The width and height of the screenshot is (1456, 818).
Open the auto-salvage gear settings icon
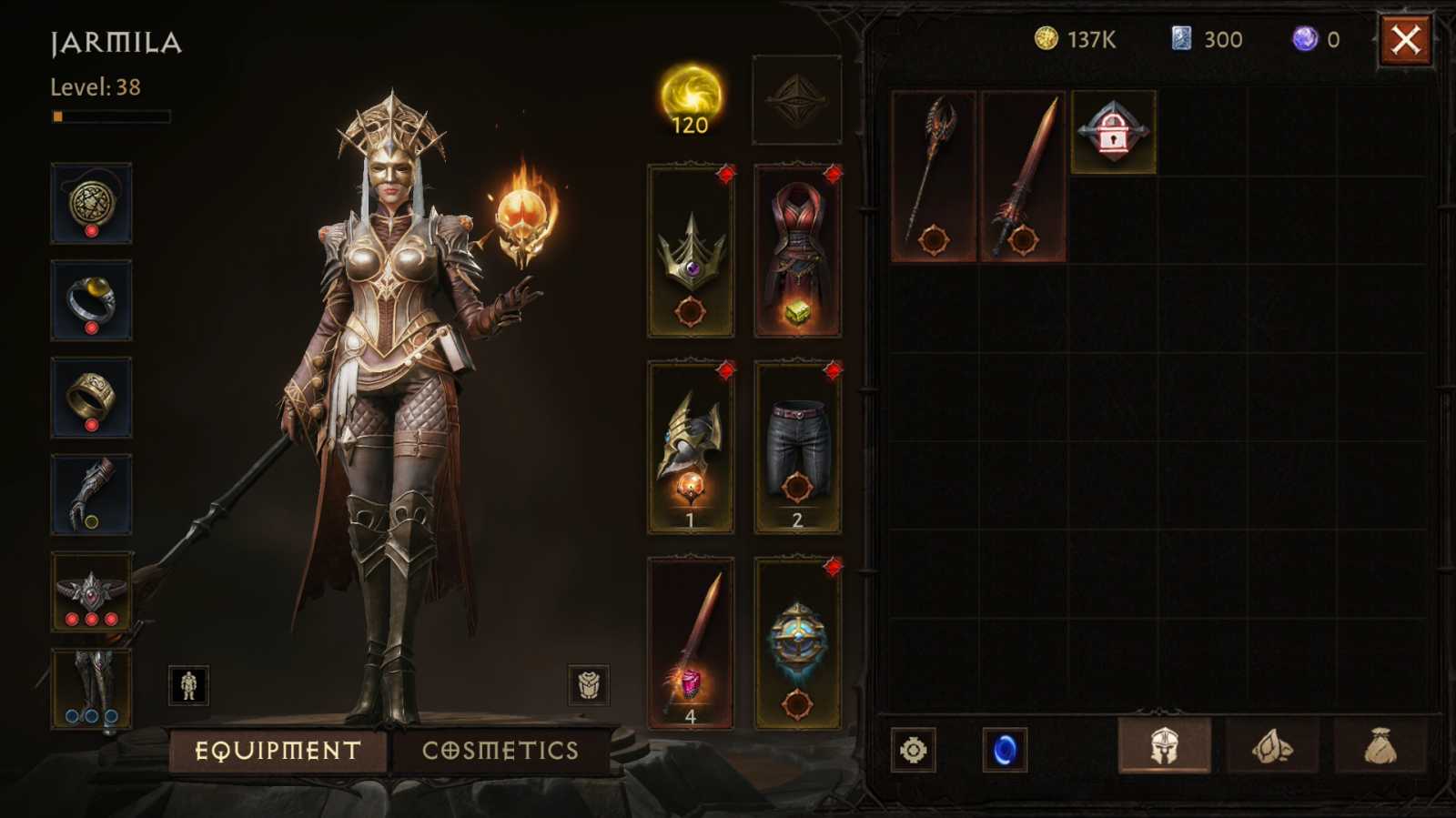[914, 750]
